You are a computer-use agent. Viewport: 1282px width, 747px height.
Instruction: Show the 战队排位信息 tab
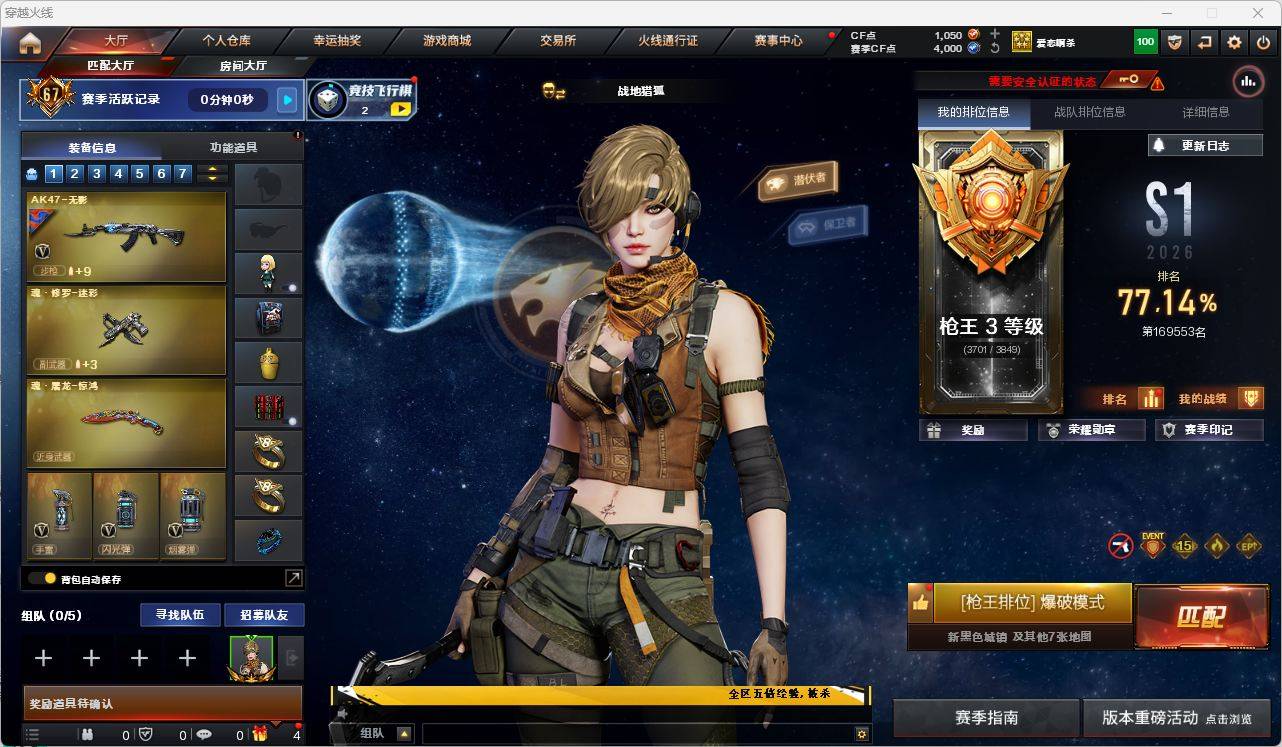click(x=1089, y=112)
